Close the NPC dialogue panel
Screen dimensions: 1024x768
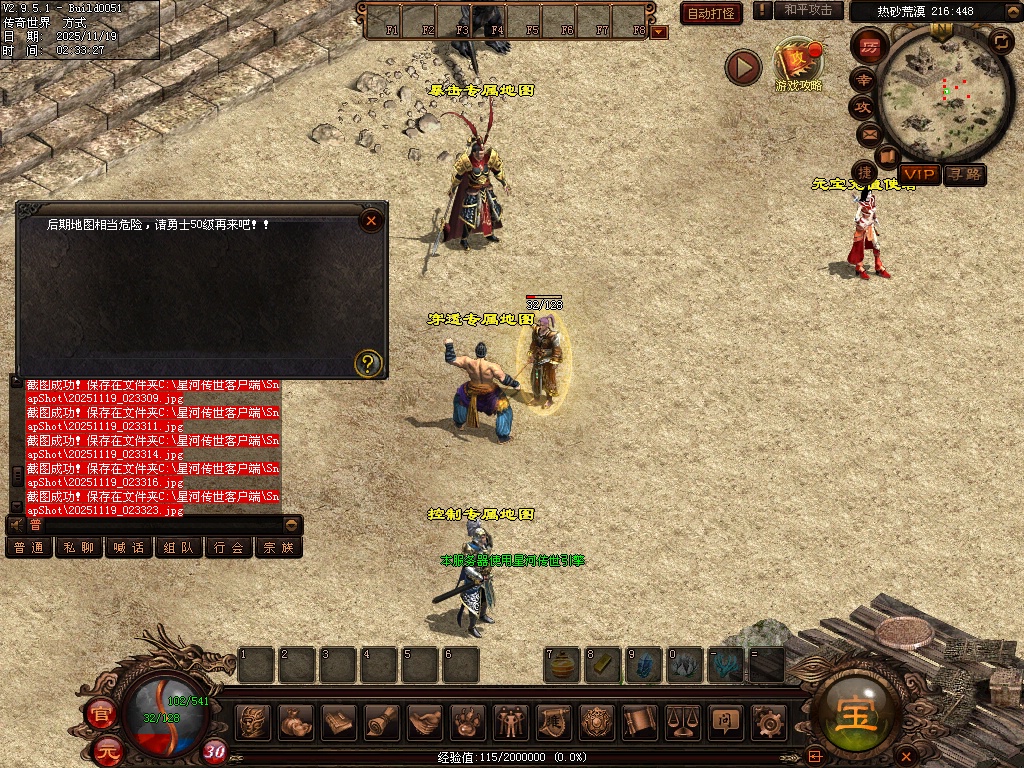(x=371, y=220)
